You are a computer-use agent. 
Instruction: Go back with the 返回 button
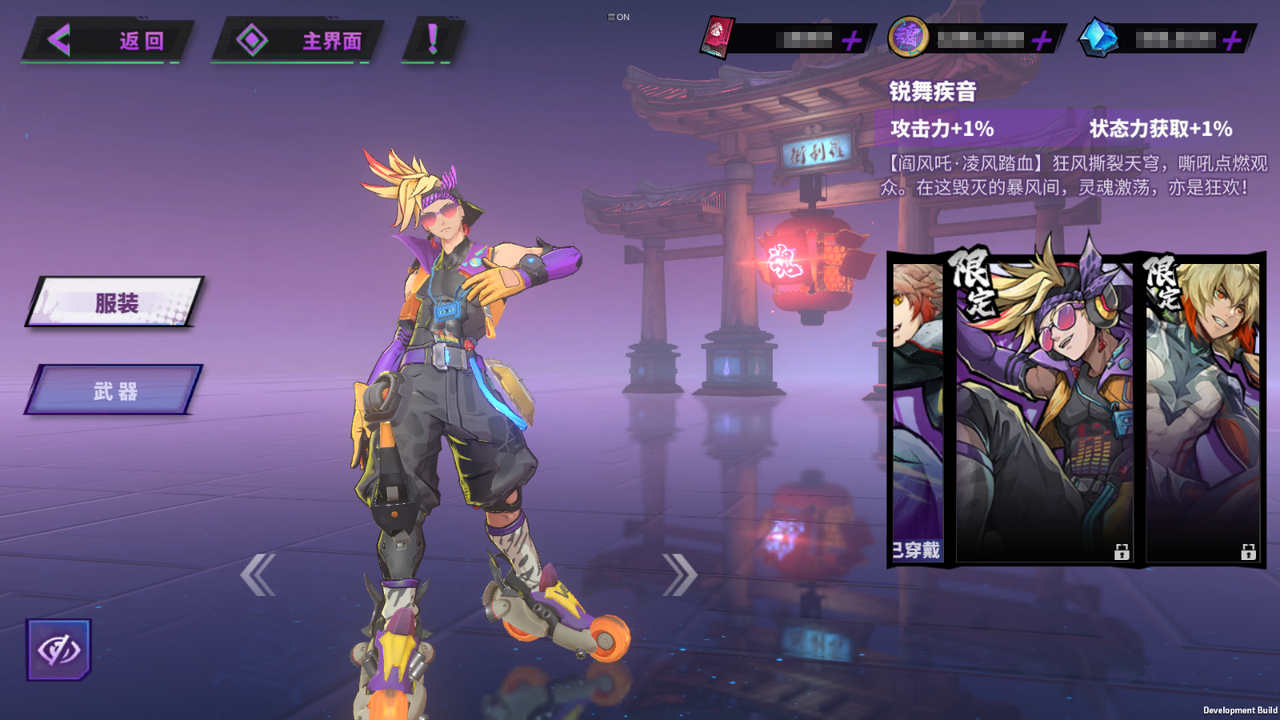[x=108, y=41]
